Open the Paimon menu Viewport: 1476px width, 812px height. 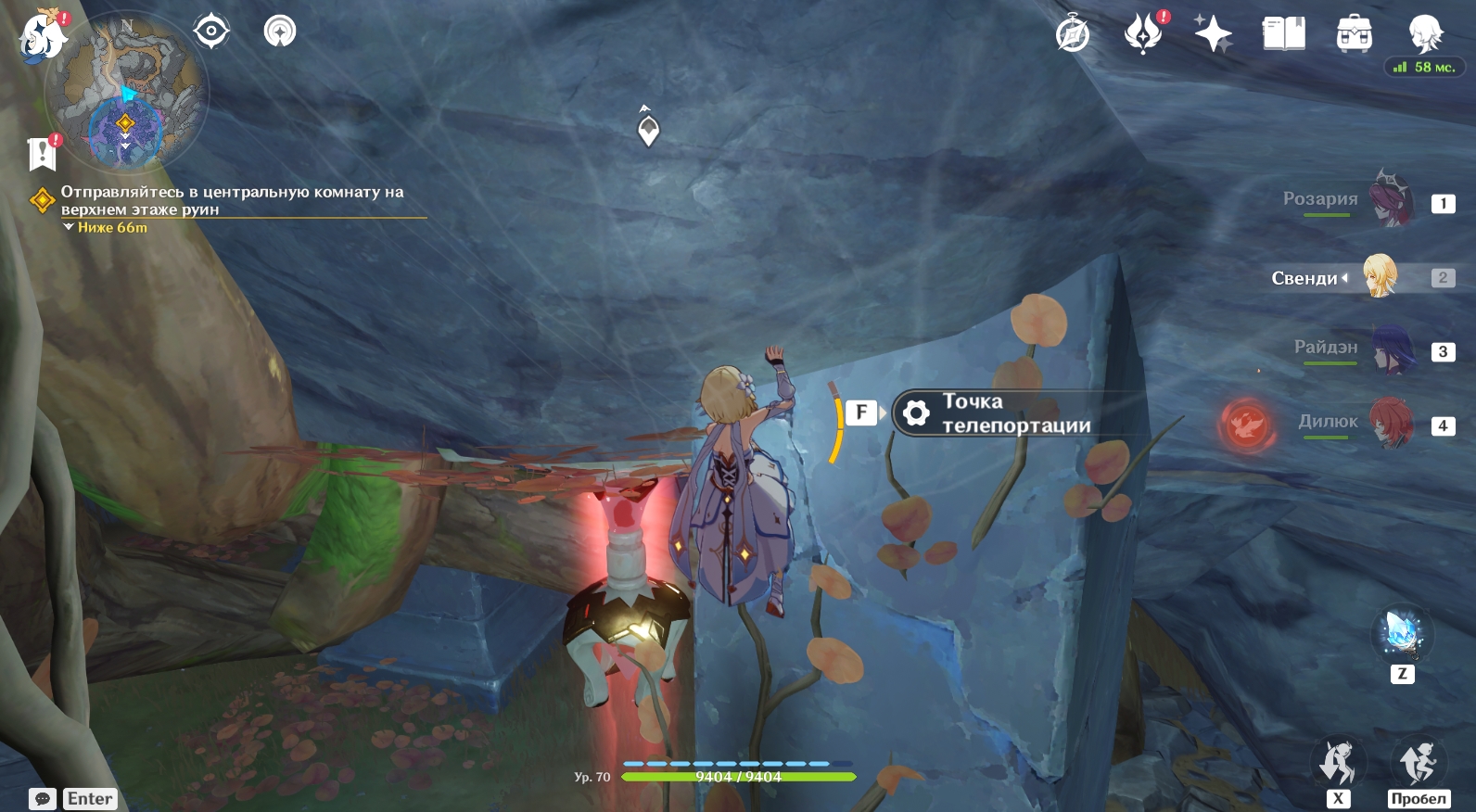(42, 37)
